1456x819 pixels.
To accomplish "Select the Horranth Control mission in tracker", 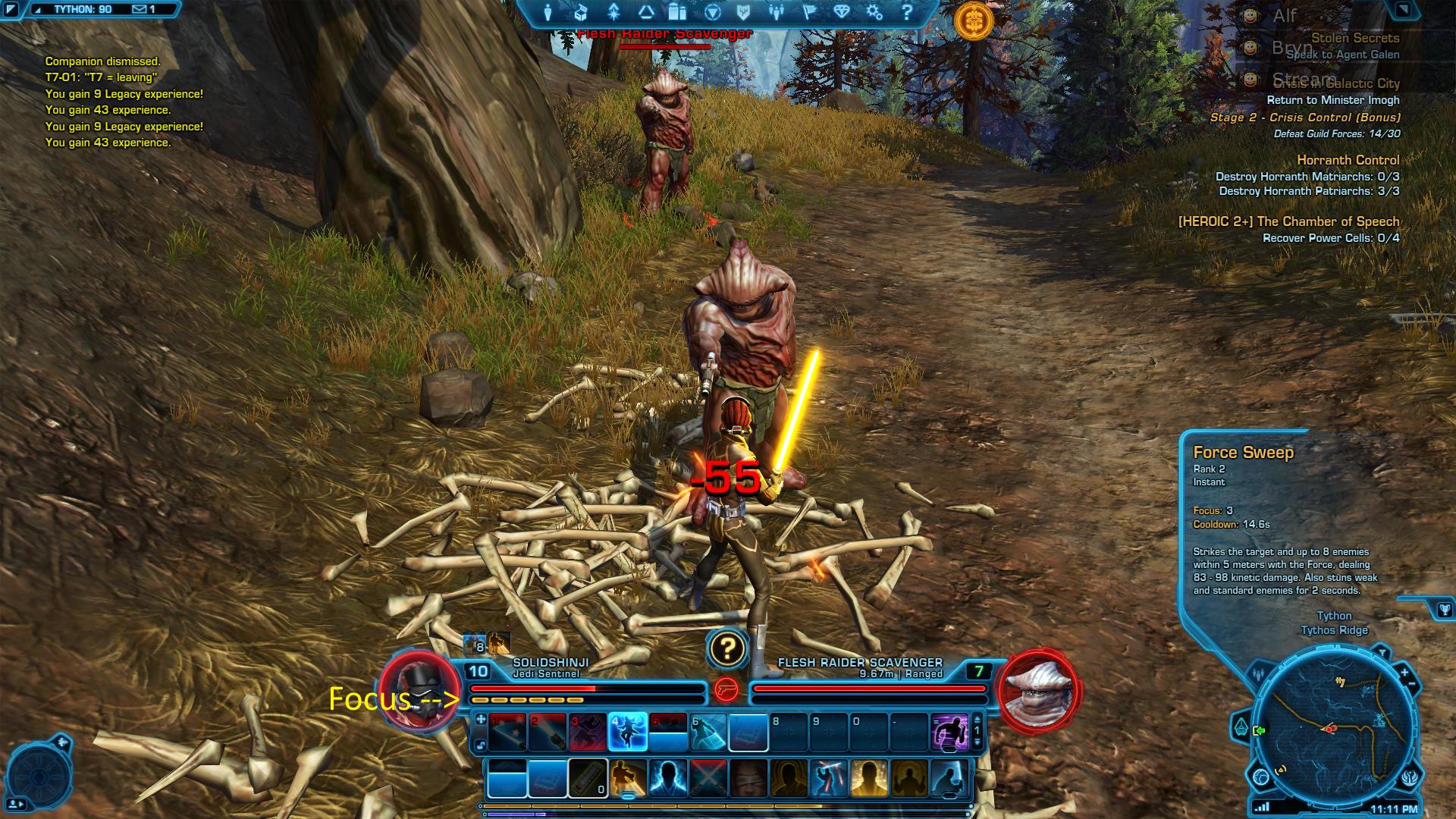I will [1348, 160].
